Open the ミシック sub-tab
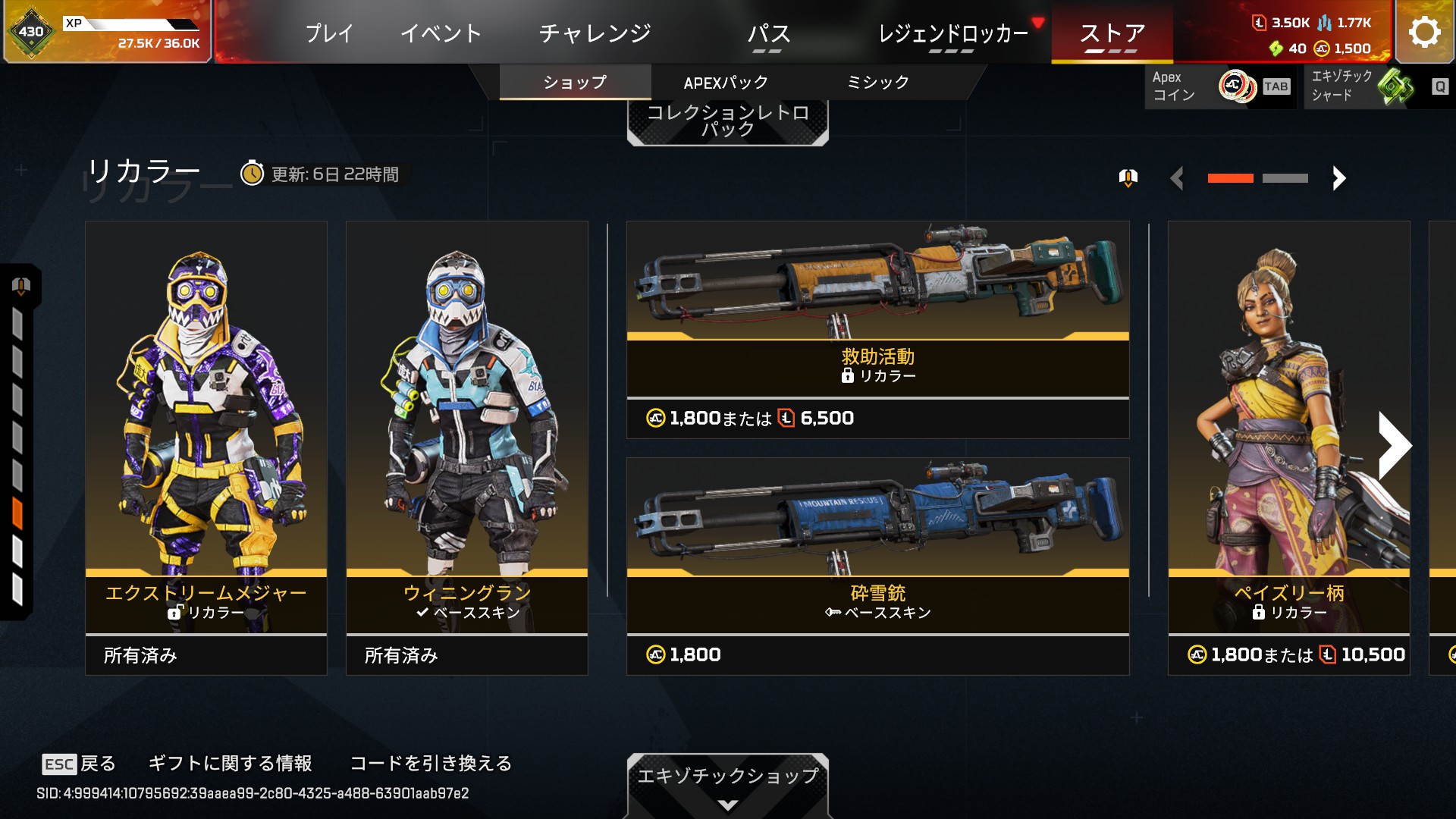This screenshot has height=819, width=1456. click(x=877, y=82)
